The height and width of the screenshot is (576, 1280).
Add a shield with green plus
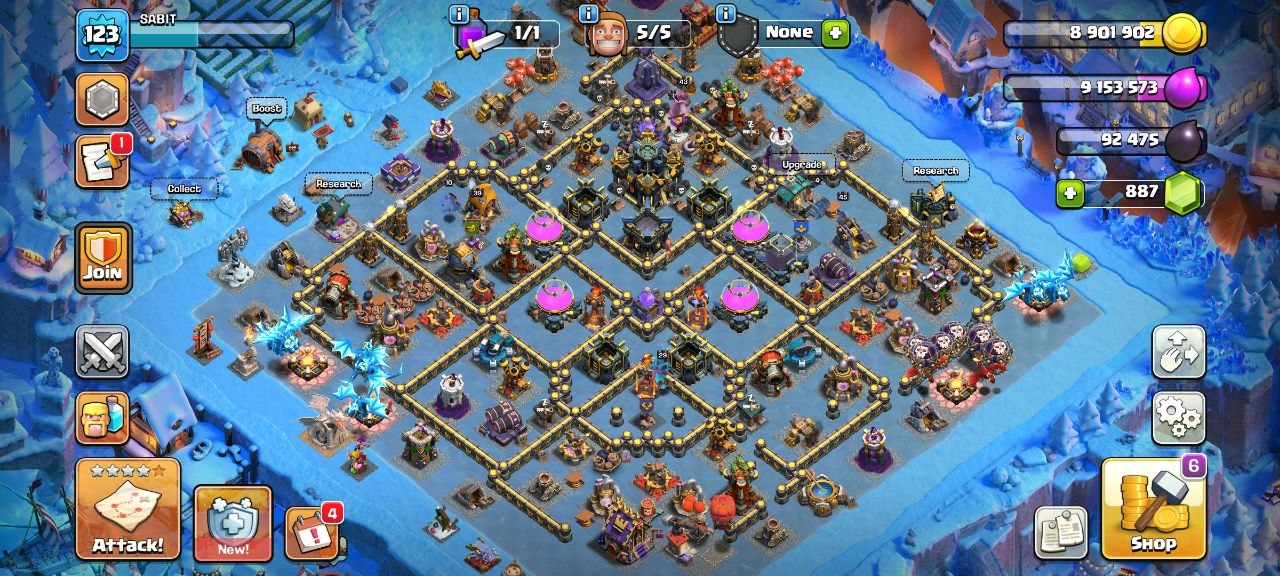point(835,33)
